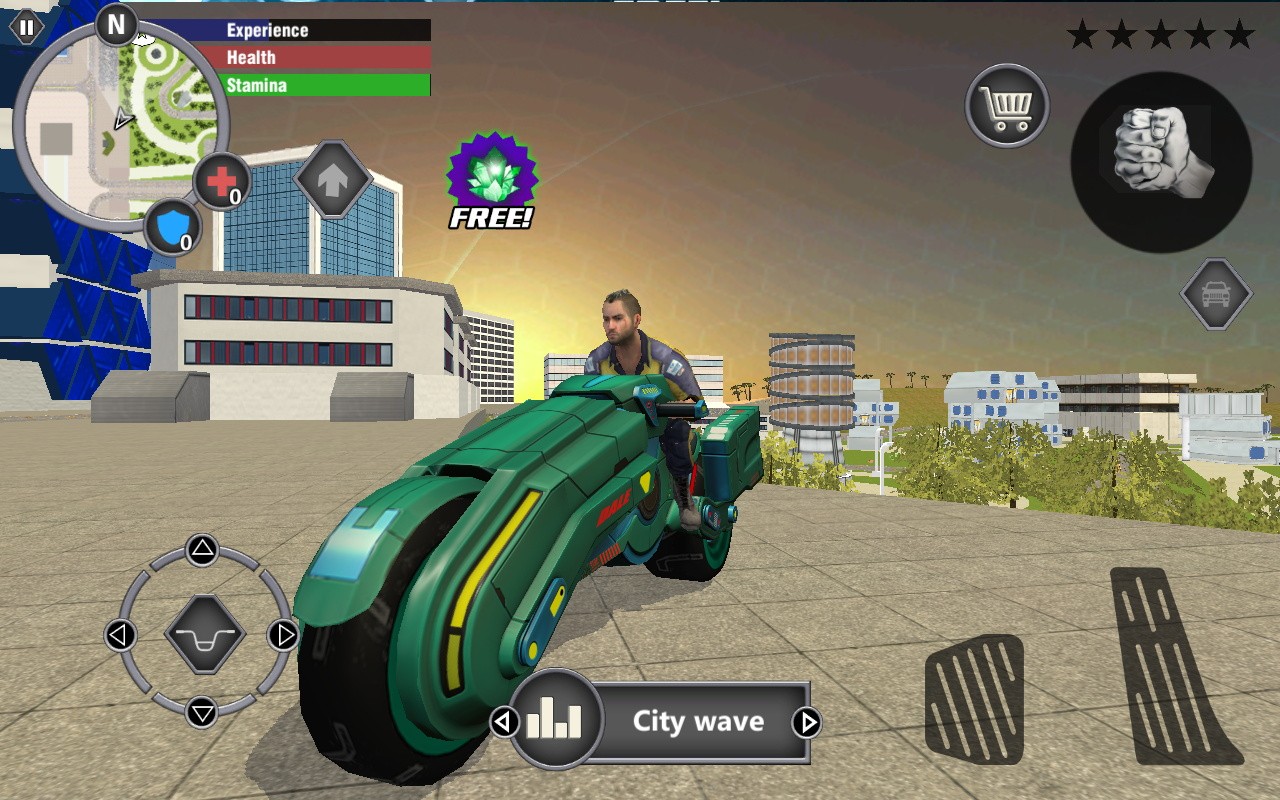Tap the up arrow jump icon

tap(335, 178)
